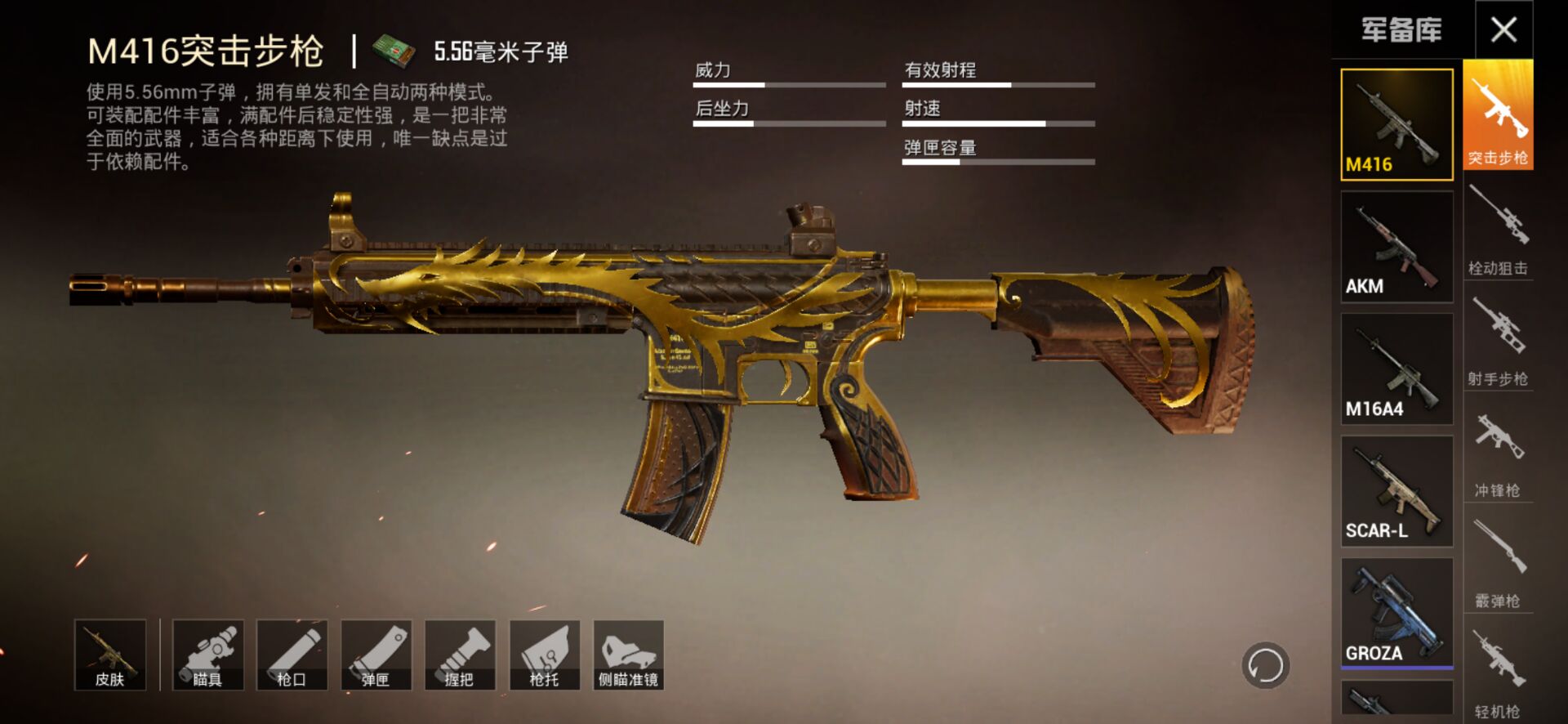This screenshot has width=1568, height=724.
Task: Open the 弹匣 magazine attachment slot
Action: click(x=376, y=655)
